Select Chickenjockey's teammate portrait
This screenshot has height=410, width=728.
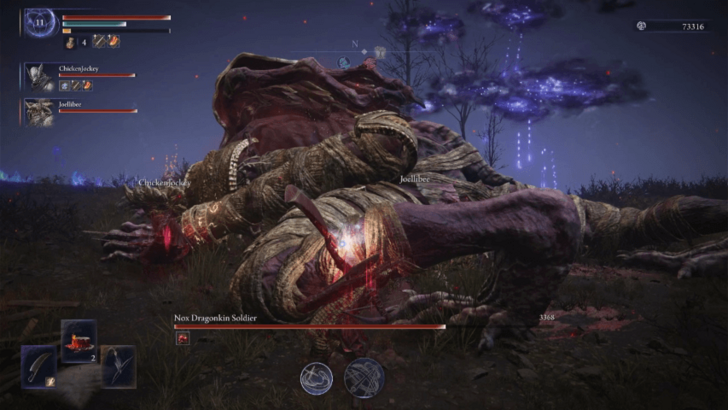click(40, 77)
